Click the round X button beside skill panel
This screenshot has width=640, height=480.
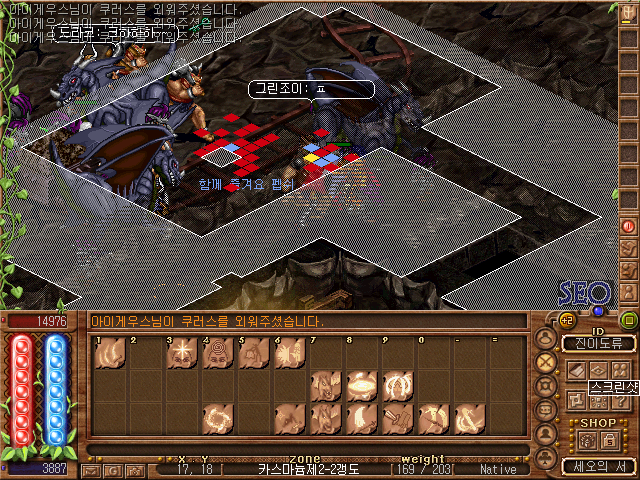[x=546, y=362]
